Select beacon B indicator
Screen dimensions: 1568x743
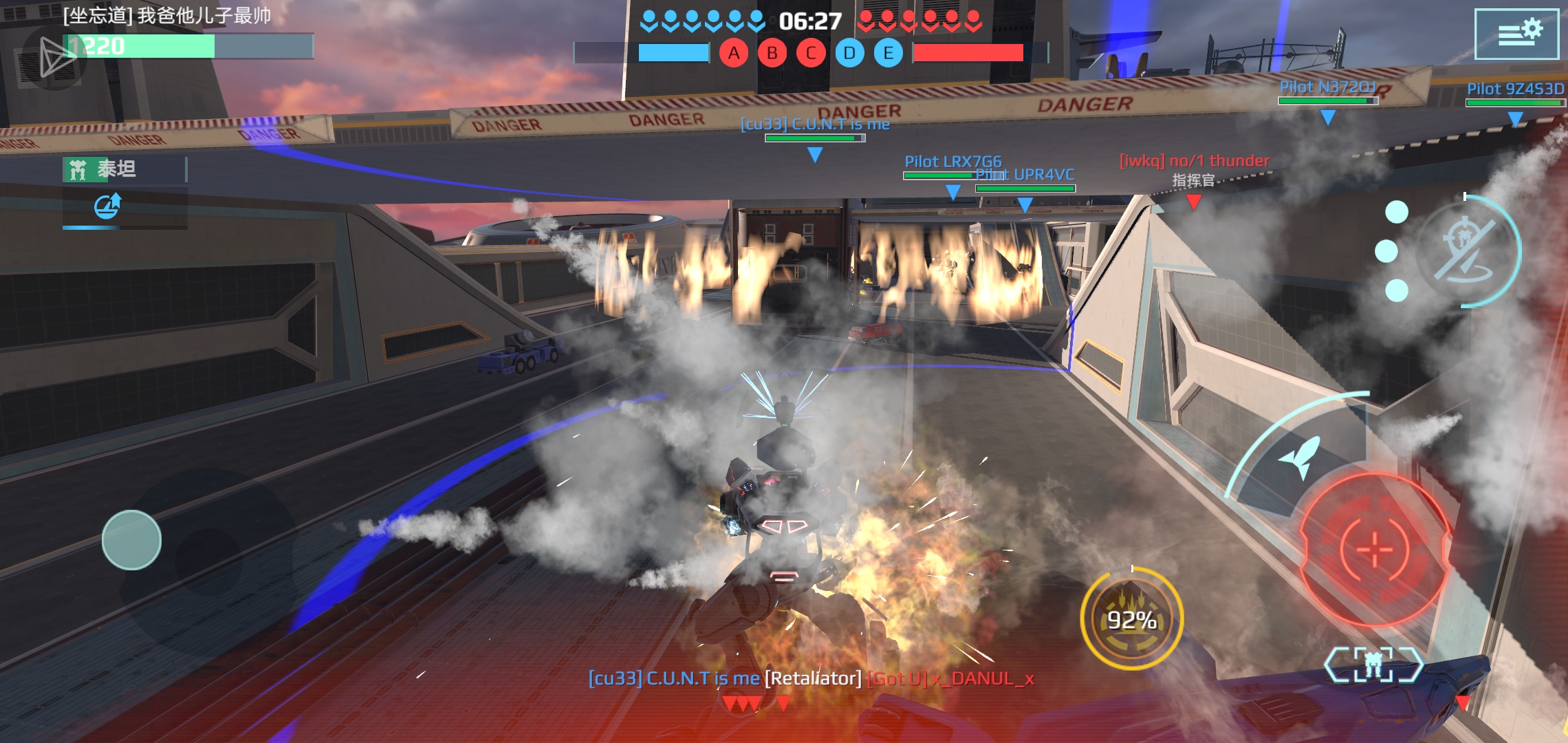point(772,53)
